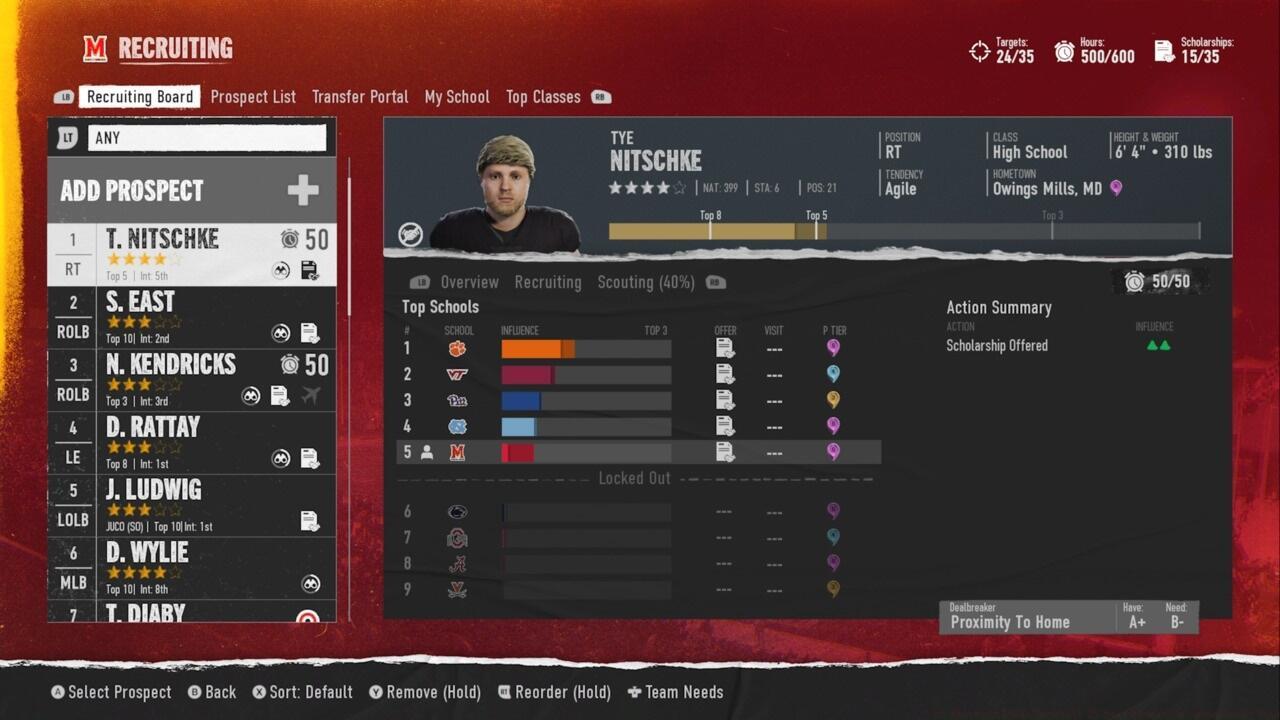View the Scouting (40%) sub-tab
The image size is (1280, 720).
[x=645, y=282]
